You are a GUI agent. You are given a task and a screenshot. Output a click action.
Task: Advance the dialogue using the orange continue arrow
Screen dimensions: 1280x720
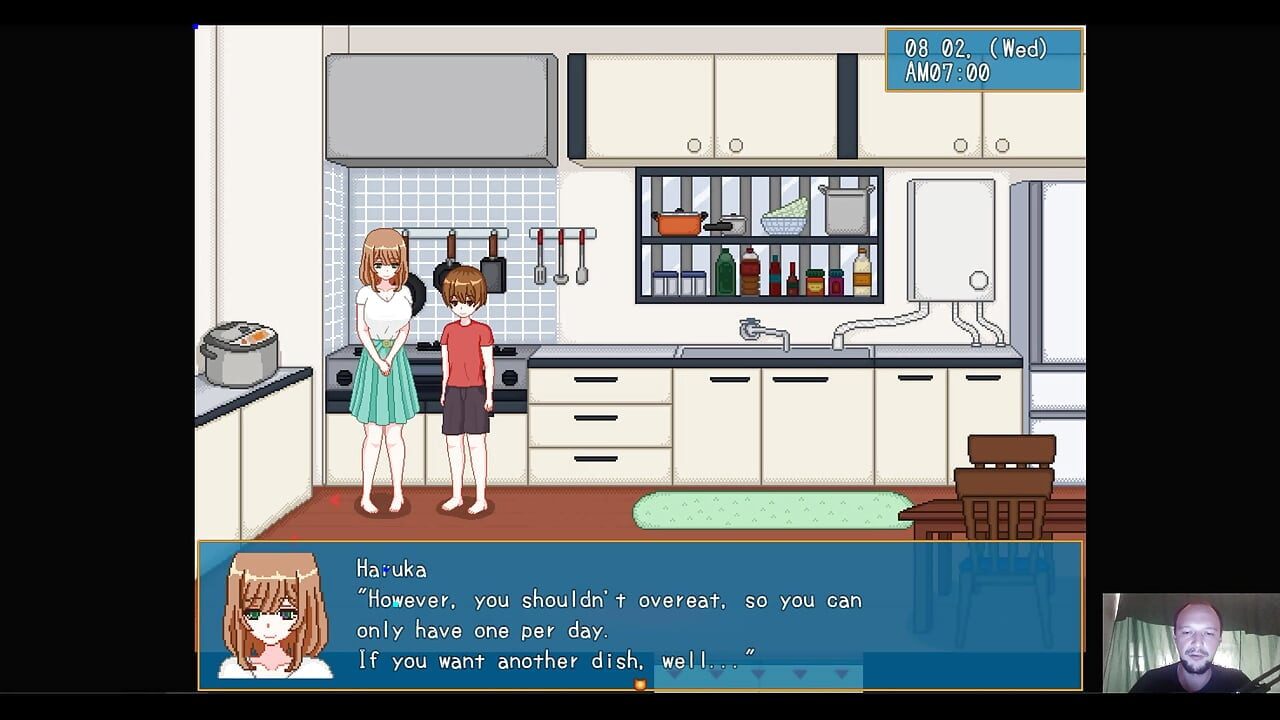pos(640,684)
